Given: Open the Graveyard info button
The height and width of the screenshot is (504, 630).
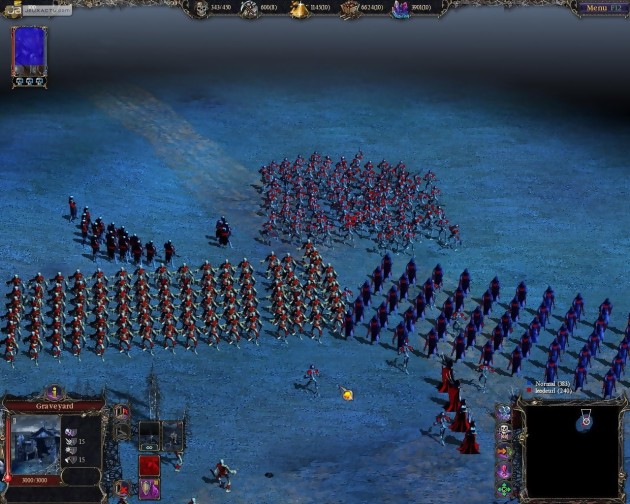Looking at the screenshot, I should pyautogui.click(x=53, y=393).
